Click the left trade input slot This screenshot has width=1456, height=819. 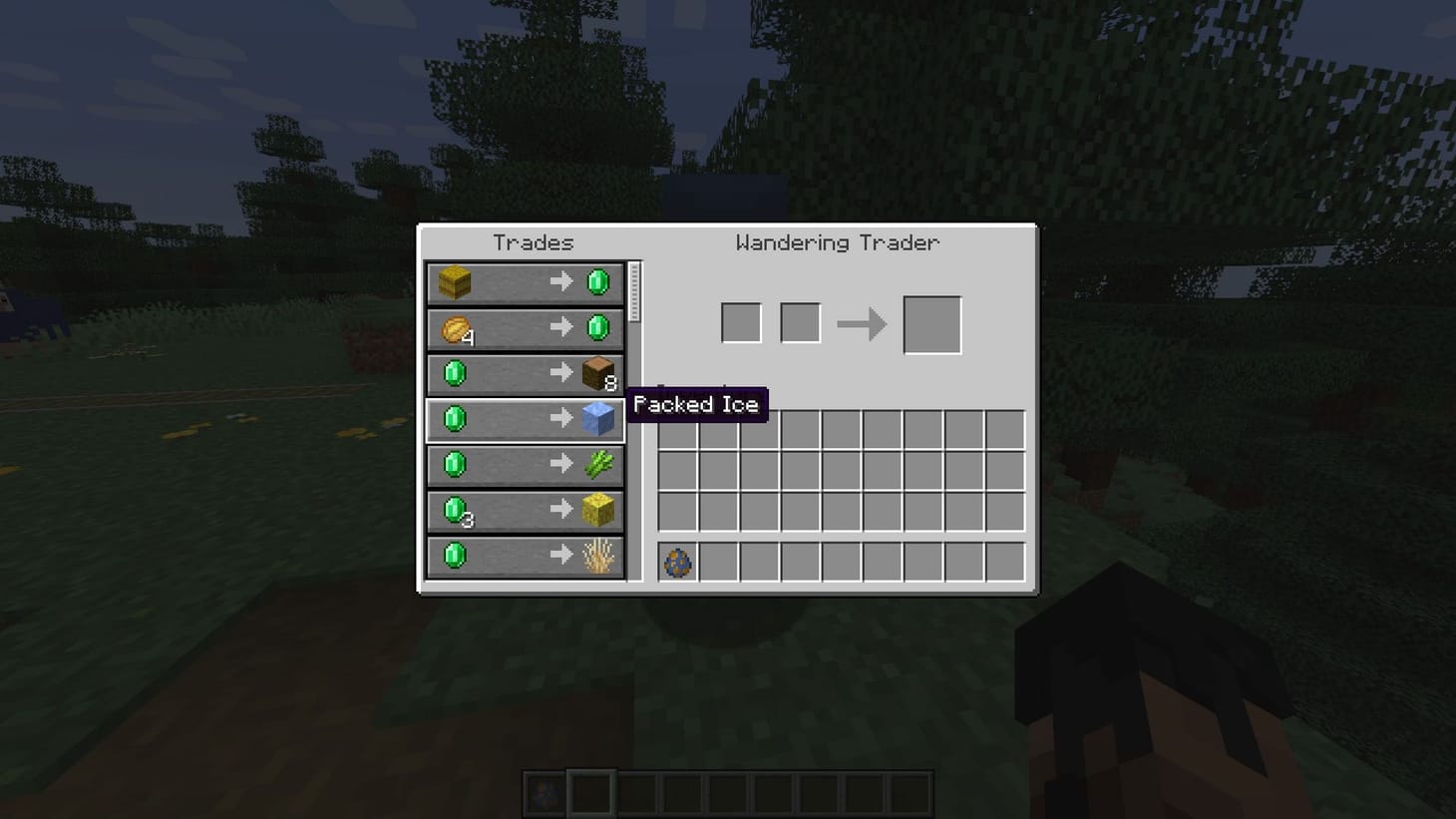(740, 321)
